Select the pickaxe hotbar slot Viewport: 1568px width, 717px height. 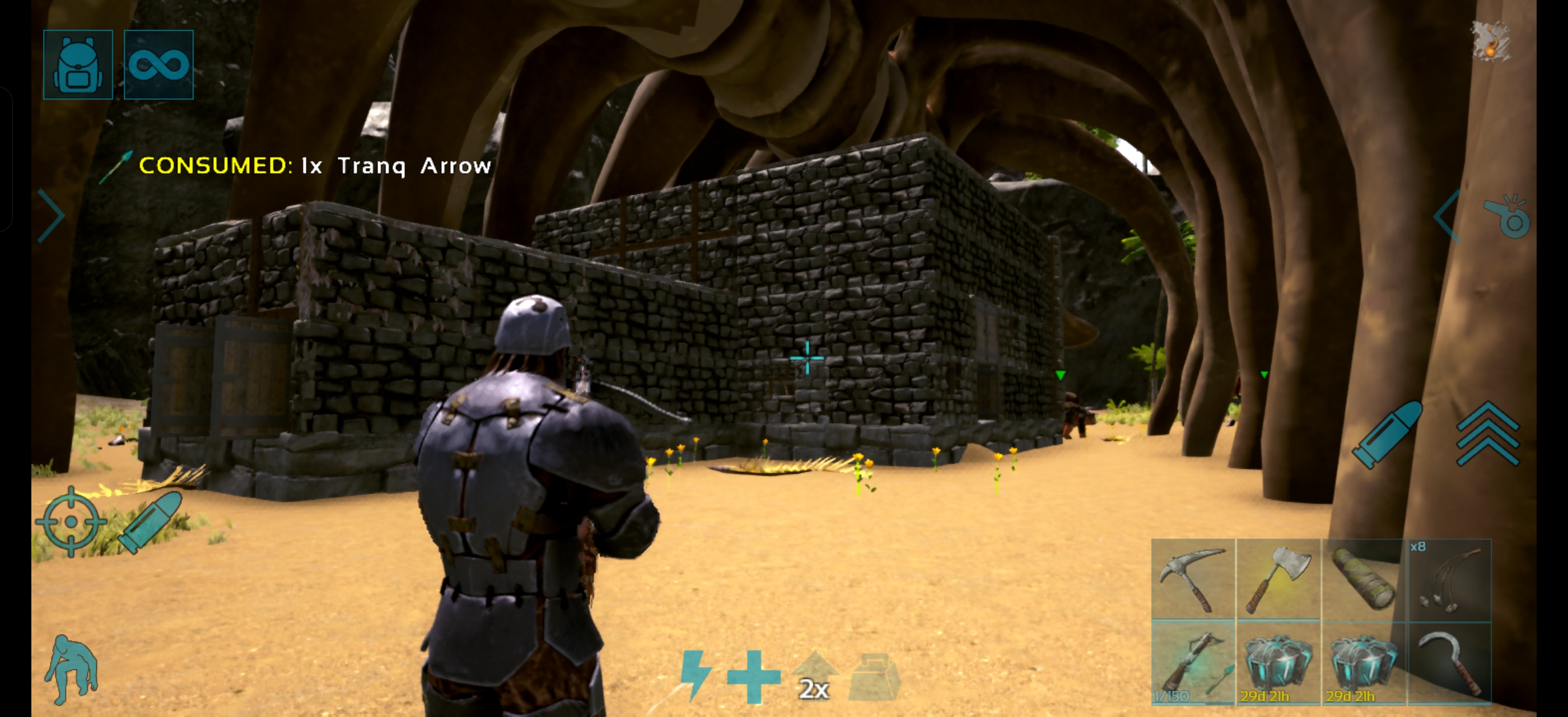pyautogui.click(x=1192, y=579)
